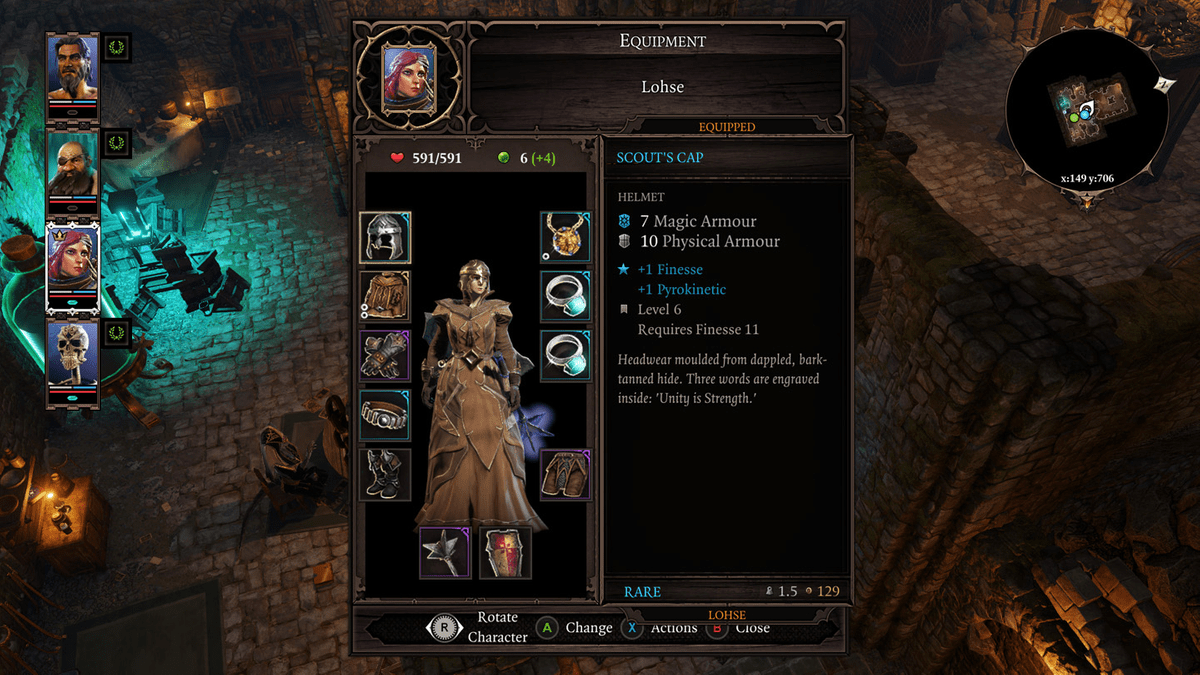Choose the leggings equipment slot
The height and width of the screenshot is (675, 1200).
click(566, 474)
